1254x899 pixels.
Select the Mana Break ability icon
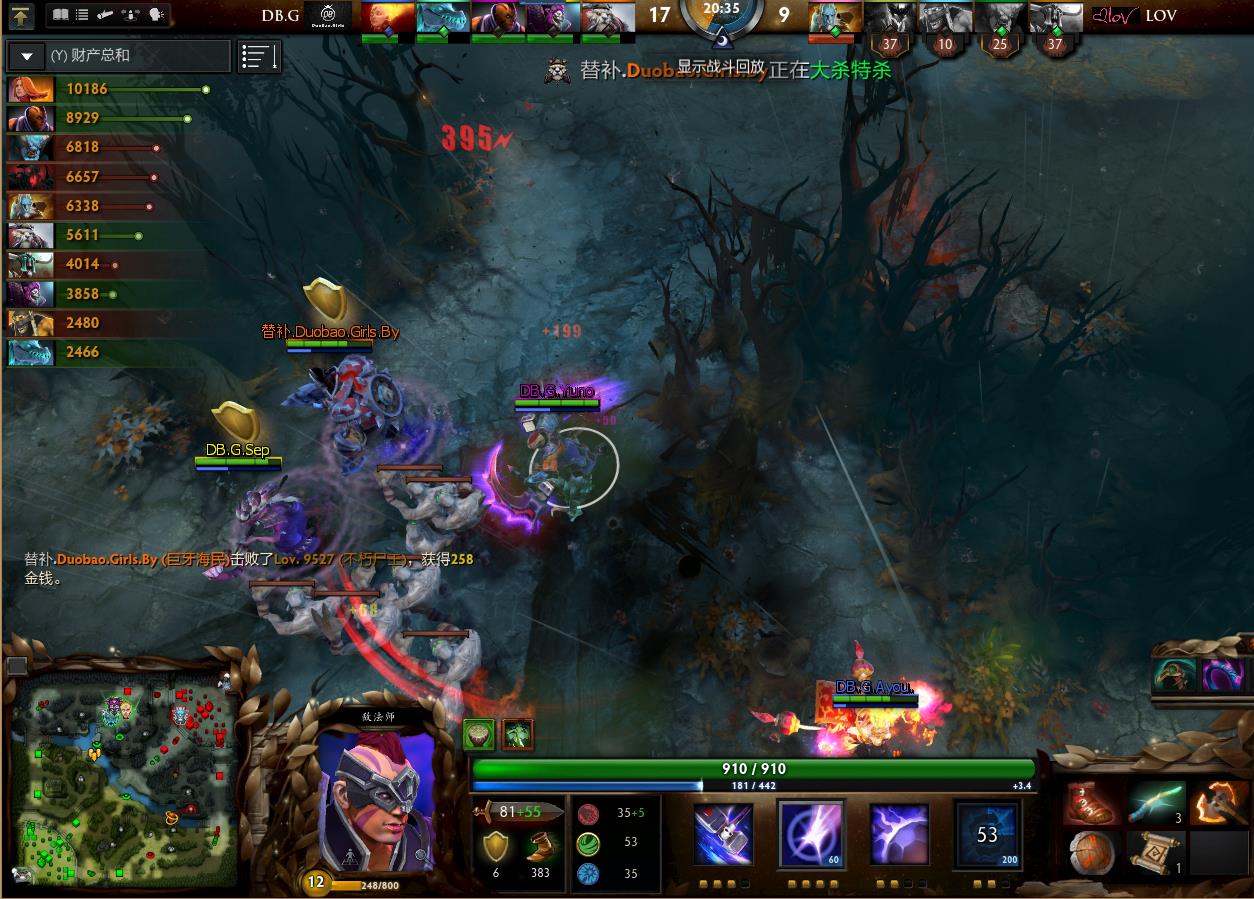[725, 832]
